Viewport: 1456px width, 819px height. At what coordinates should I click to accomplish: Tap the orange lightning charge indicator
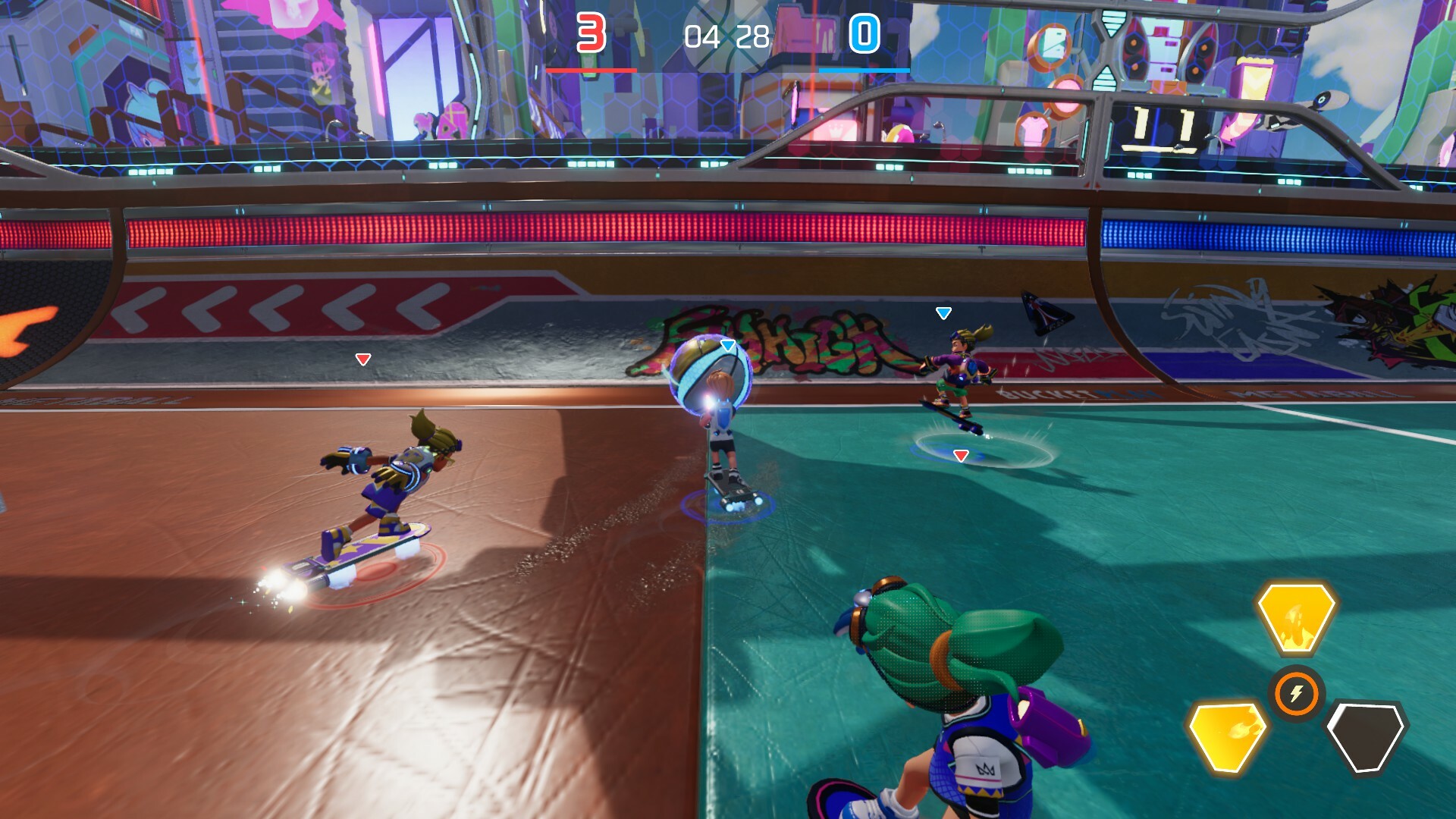tap(1296, 692)
